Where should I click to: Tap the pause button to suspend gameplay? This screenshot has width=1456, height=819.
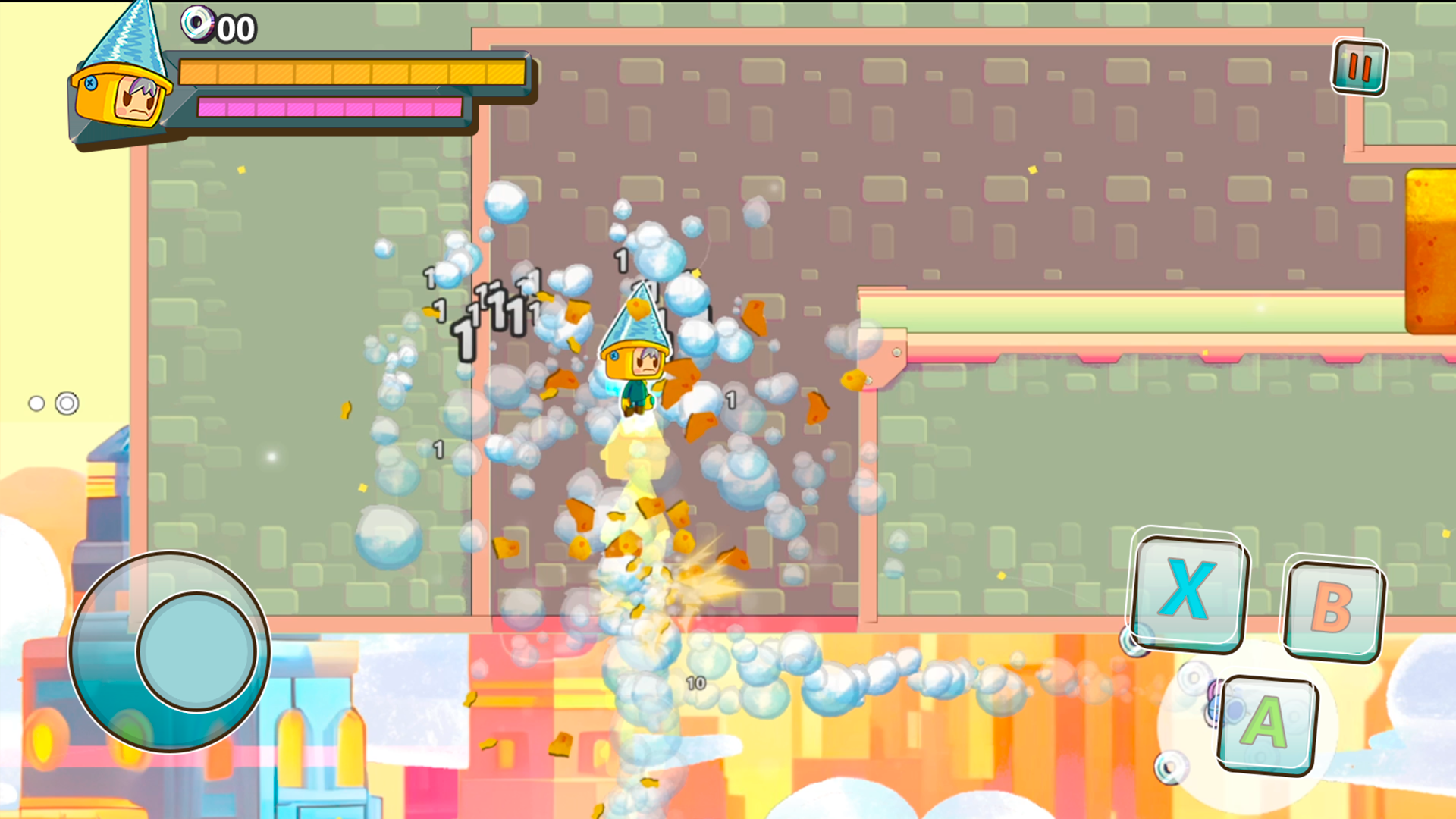[1358, 67]
